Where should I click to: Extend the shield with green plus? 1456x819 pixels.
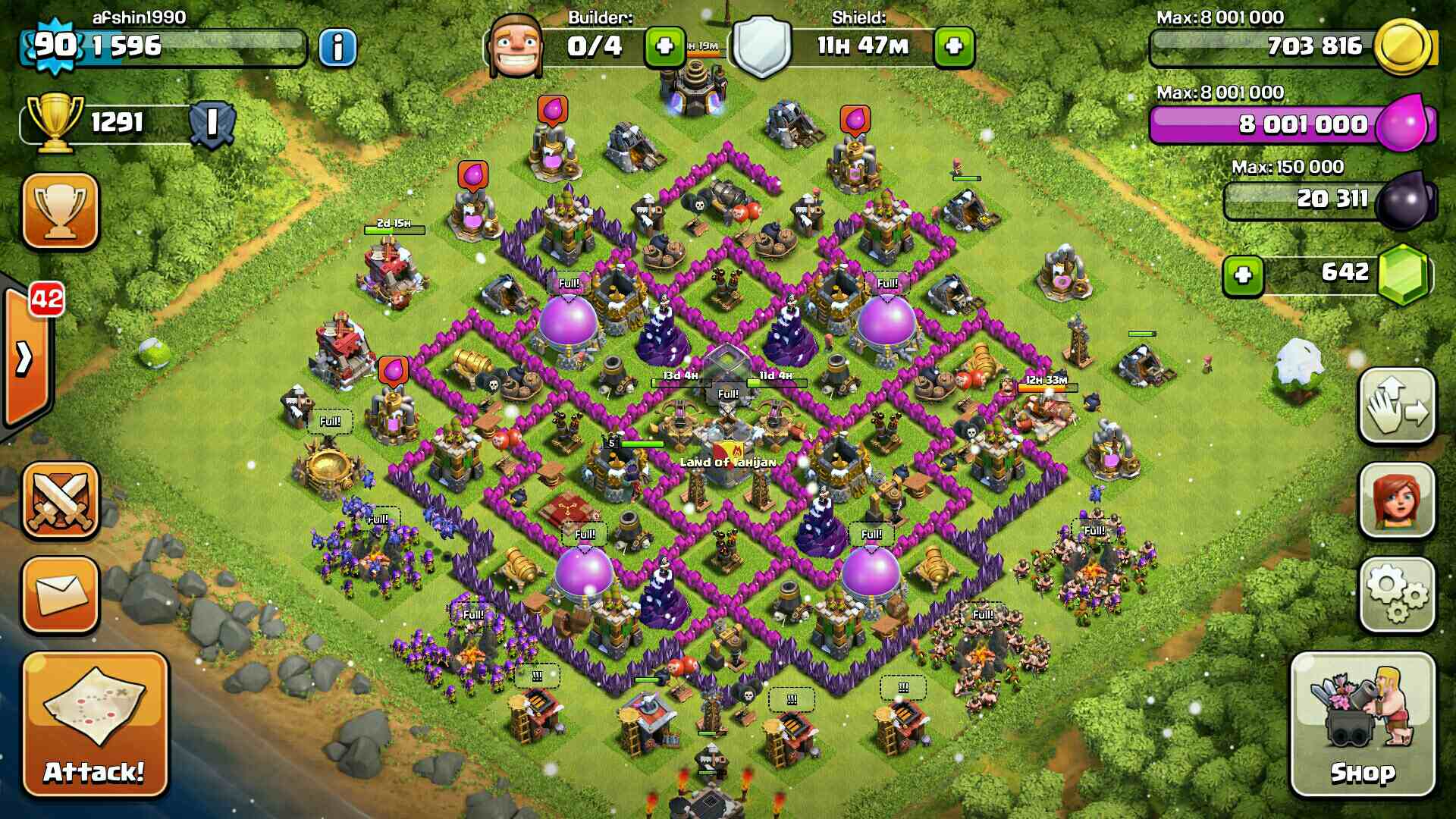click(x=953, y=47)
